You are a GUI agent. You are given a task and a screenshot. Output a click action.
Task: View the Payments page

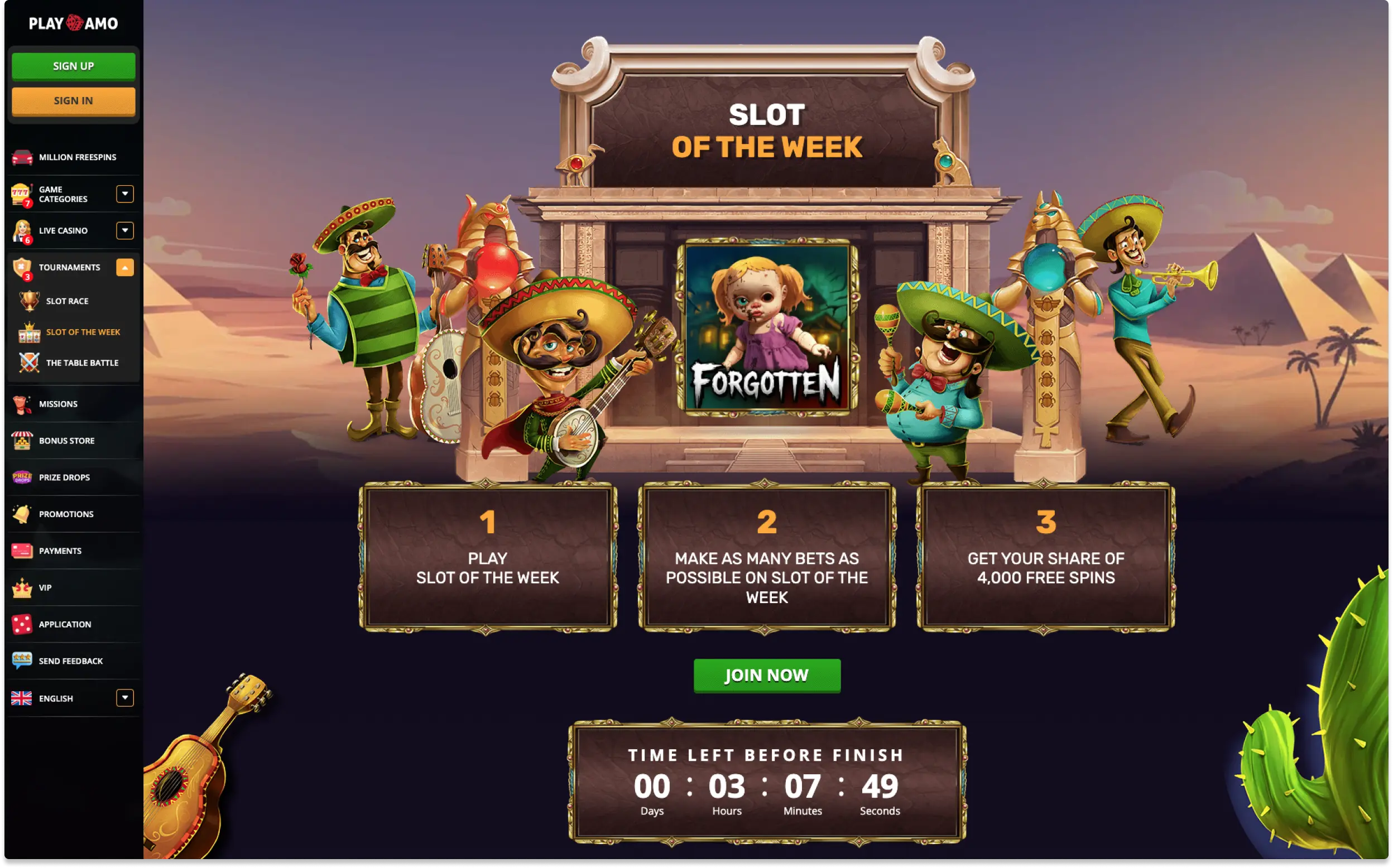click(x=60, y=551)
